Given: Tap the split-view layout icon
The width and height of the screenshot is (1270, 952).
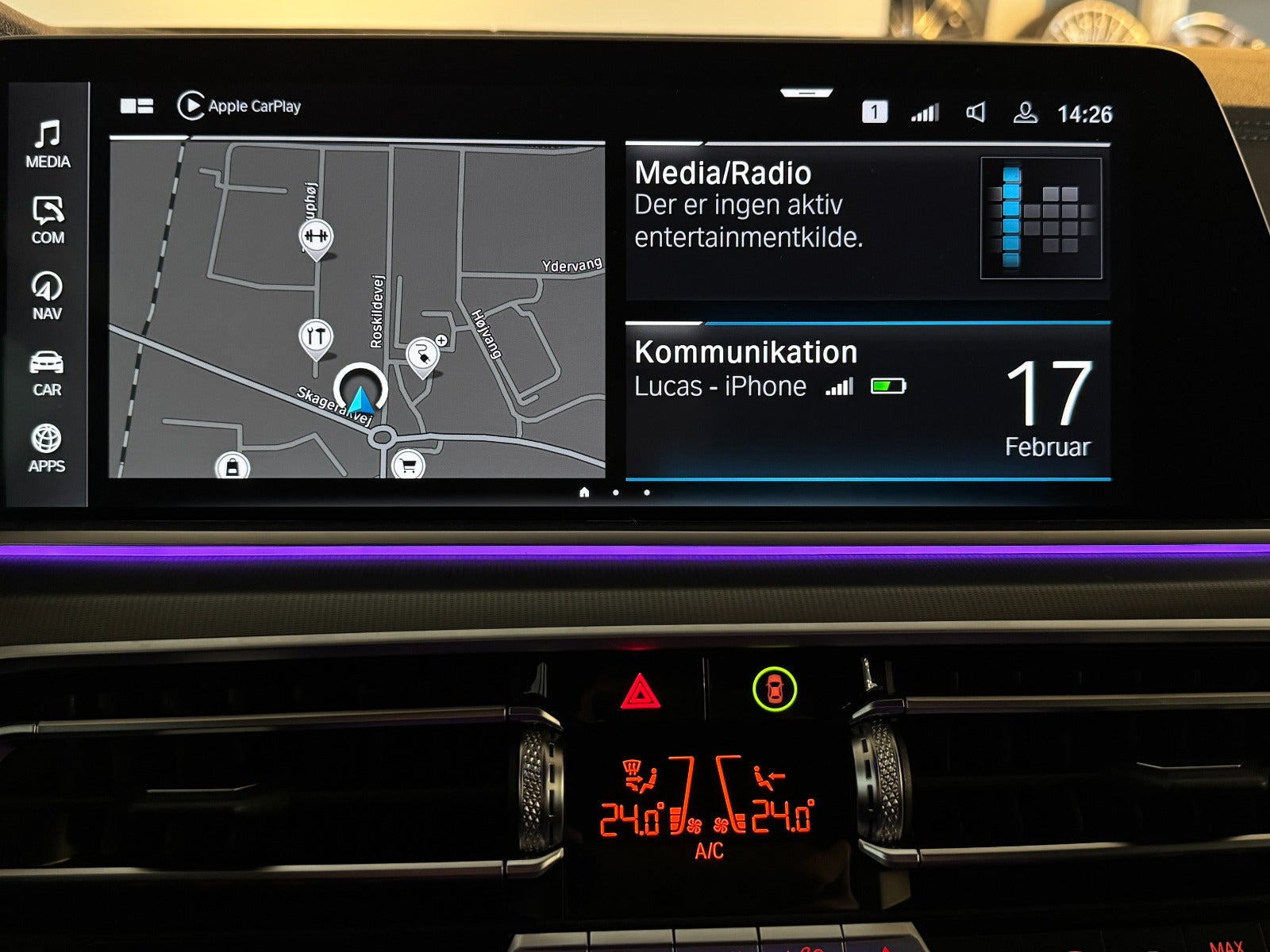Looking at the screenshot, I should coord(137,106).
